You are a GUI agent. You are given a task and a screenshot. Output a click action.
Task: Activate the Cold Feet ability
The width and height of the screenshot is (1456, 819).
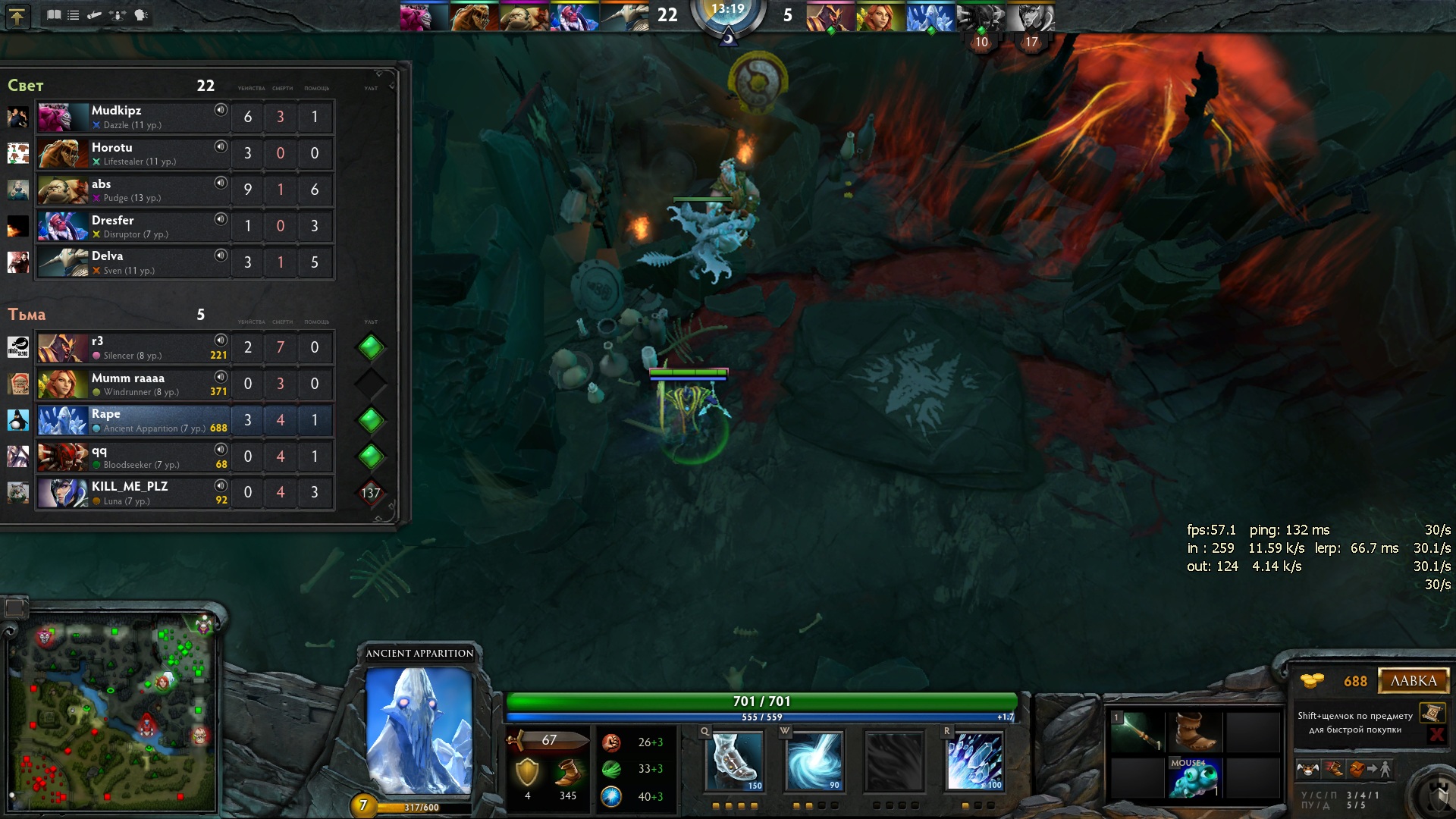pyautogui.click(x=733, y=761)
